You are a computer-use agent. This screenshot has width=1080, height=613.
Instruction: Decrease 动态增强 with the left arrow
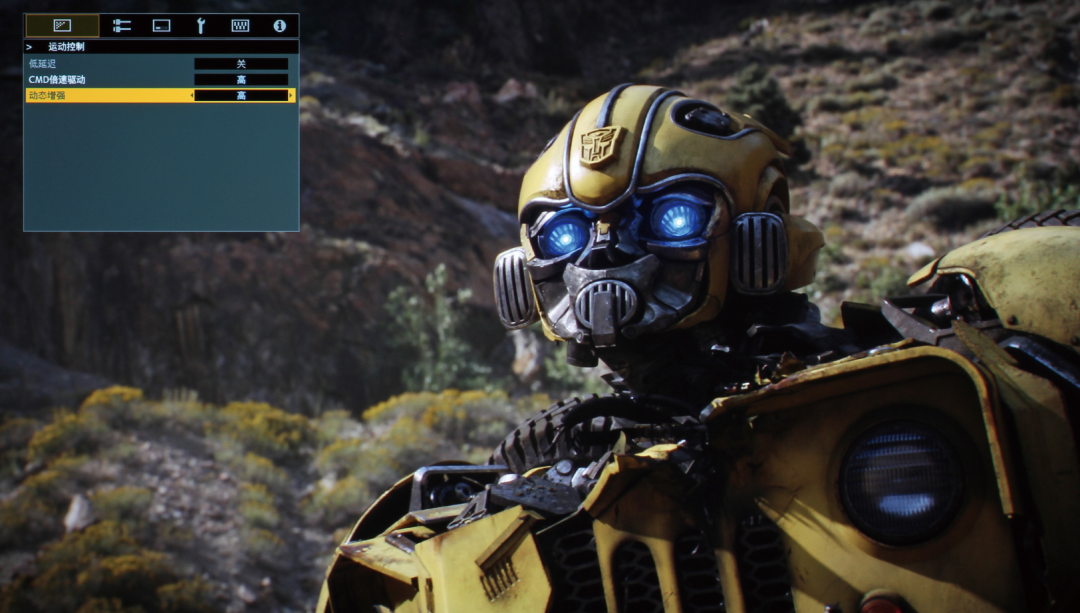click(191, 96)
